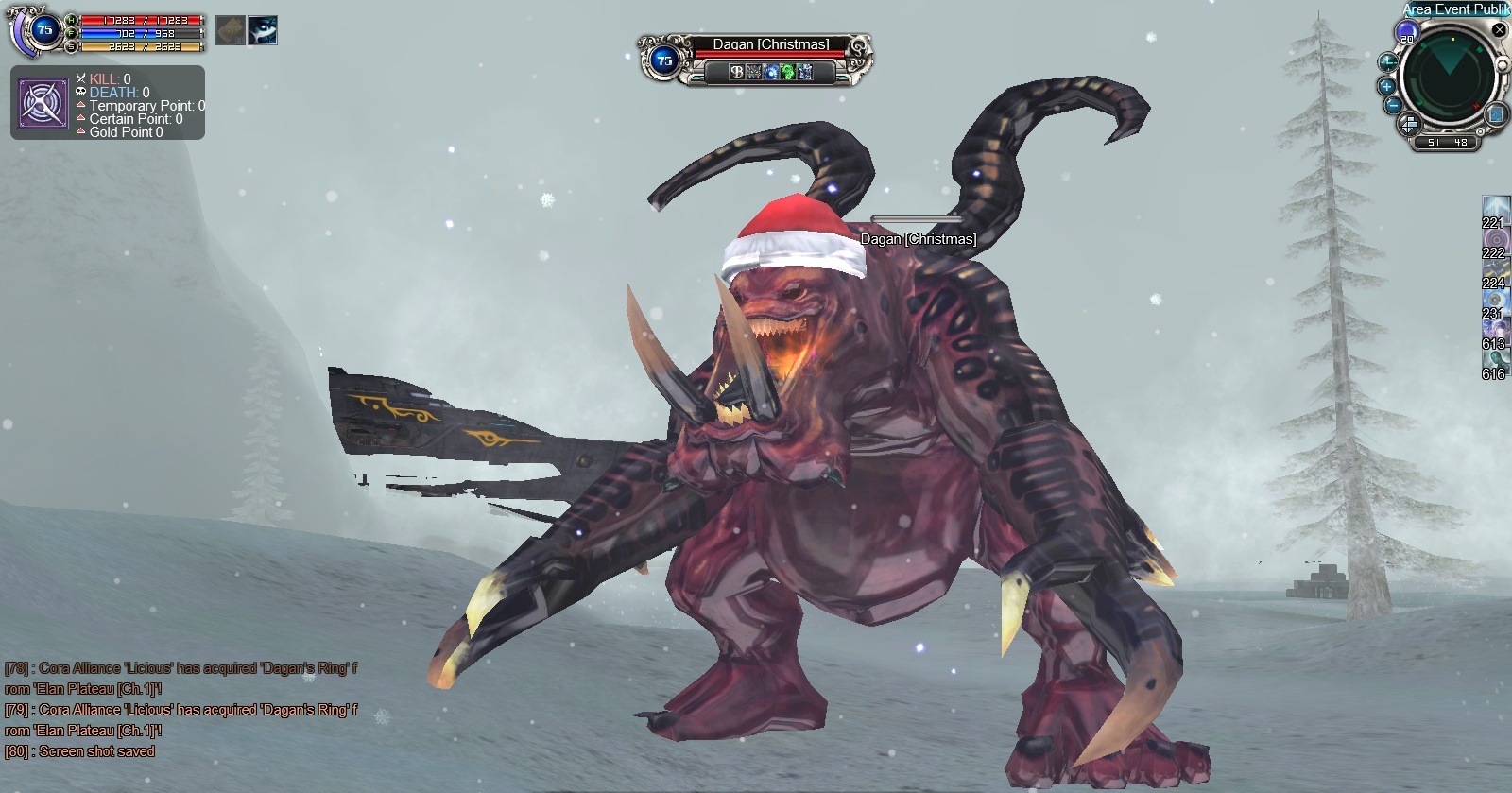Screen dimensions: 1512x793
Task: Click the buff icon with timer 221
Action: (x=1495, y=206)
